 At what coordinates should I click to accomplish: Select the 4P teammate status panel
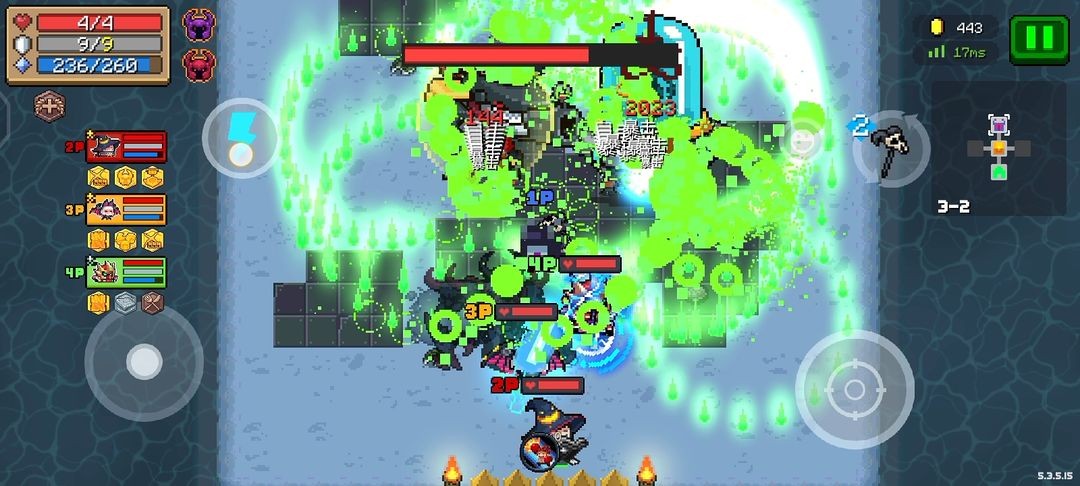[125, 272]
